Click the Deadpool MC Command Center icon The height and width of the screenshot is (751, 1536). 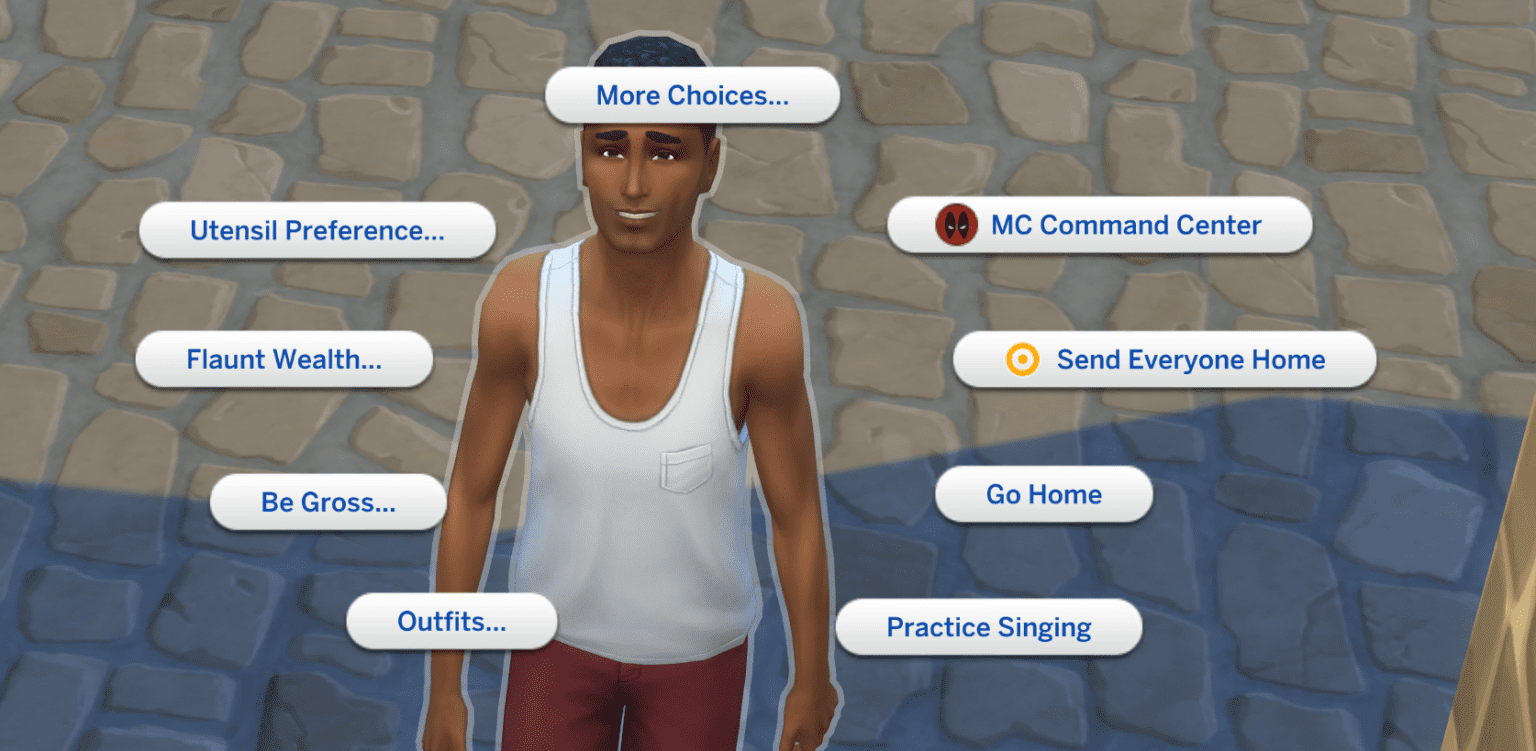[955, 225]
